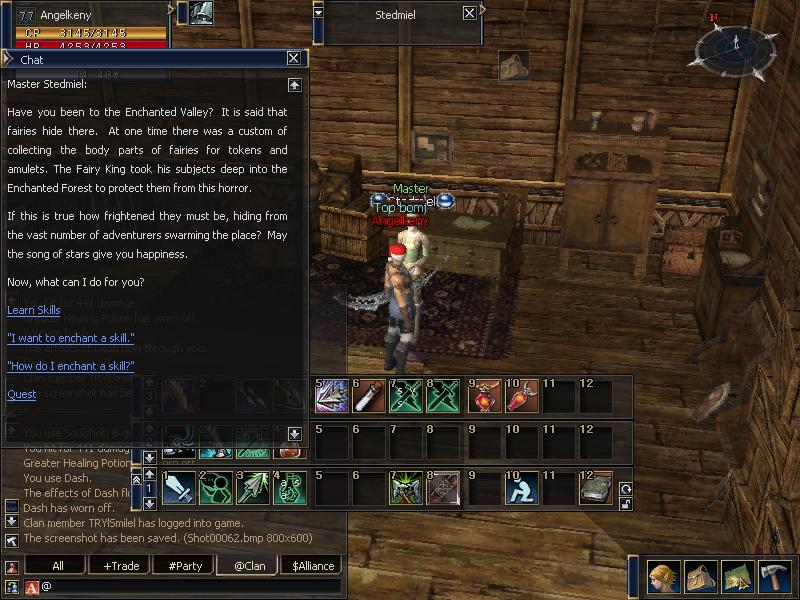The height and width of the screenshot is (600, 800).
Task: Activate the sit/stand action icon
Action: (521, 488)
